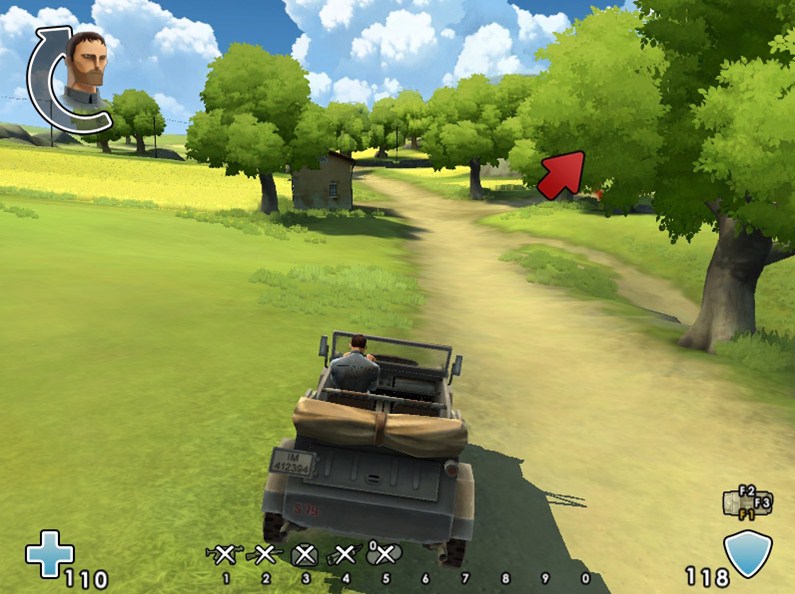Screen dimensions: 795x594
Task: Pick the disabled weapon in slot 4
Action: pos(345,554)
